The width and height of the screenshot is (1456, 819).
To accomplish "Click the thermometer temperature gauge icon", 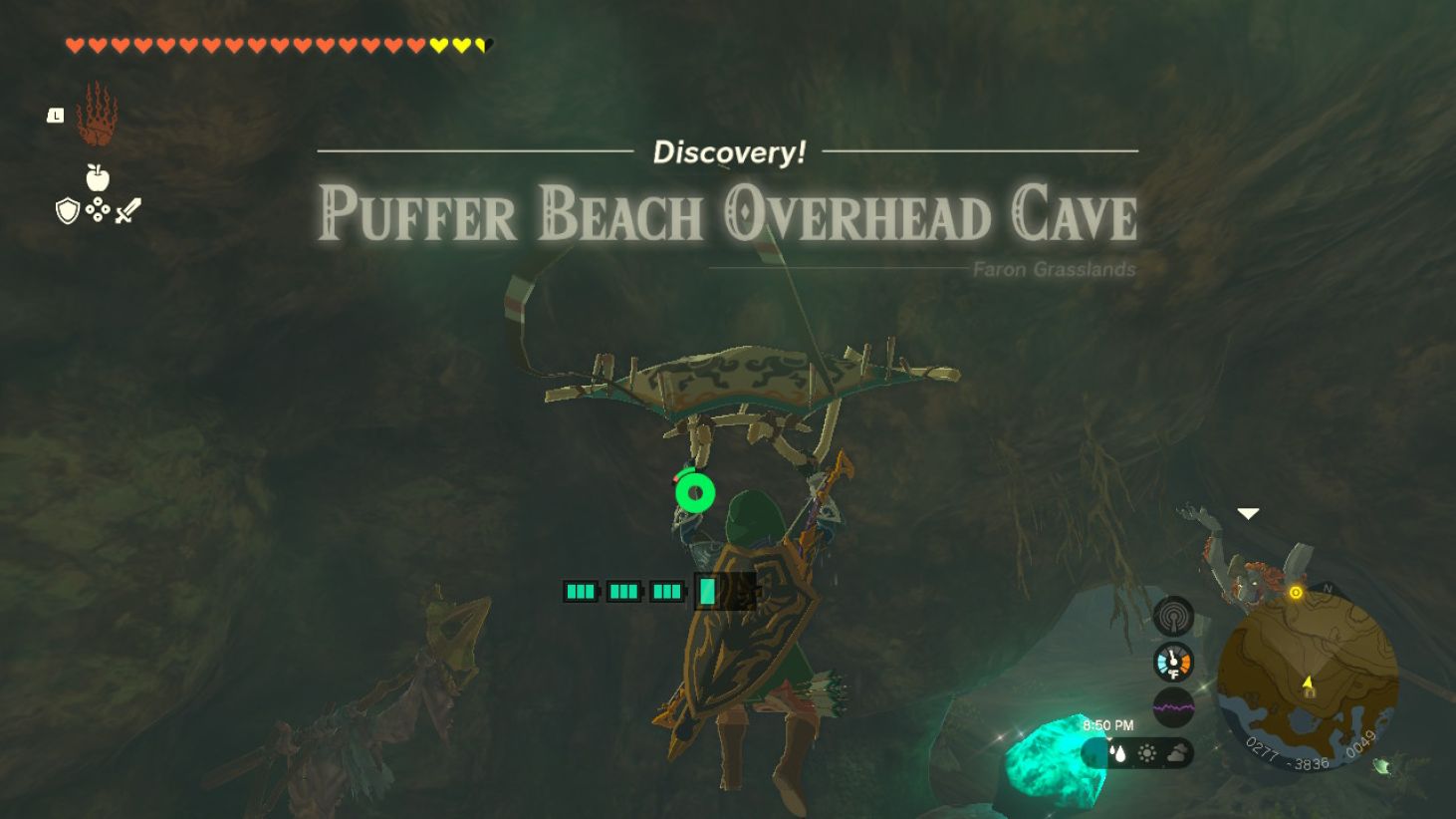I will coord(1172,662).
